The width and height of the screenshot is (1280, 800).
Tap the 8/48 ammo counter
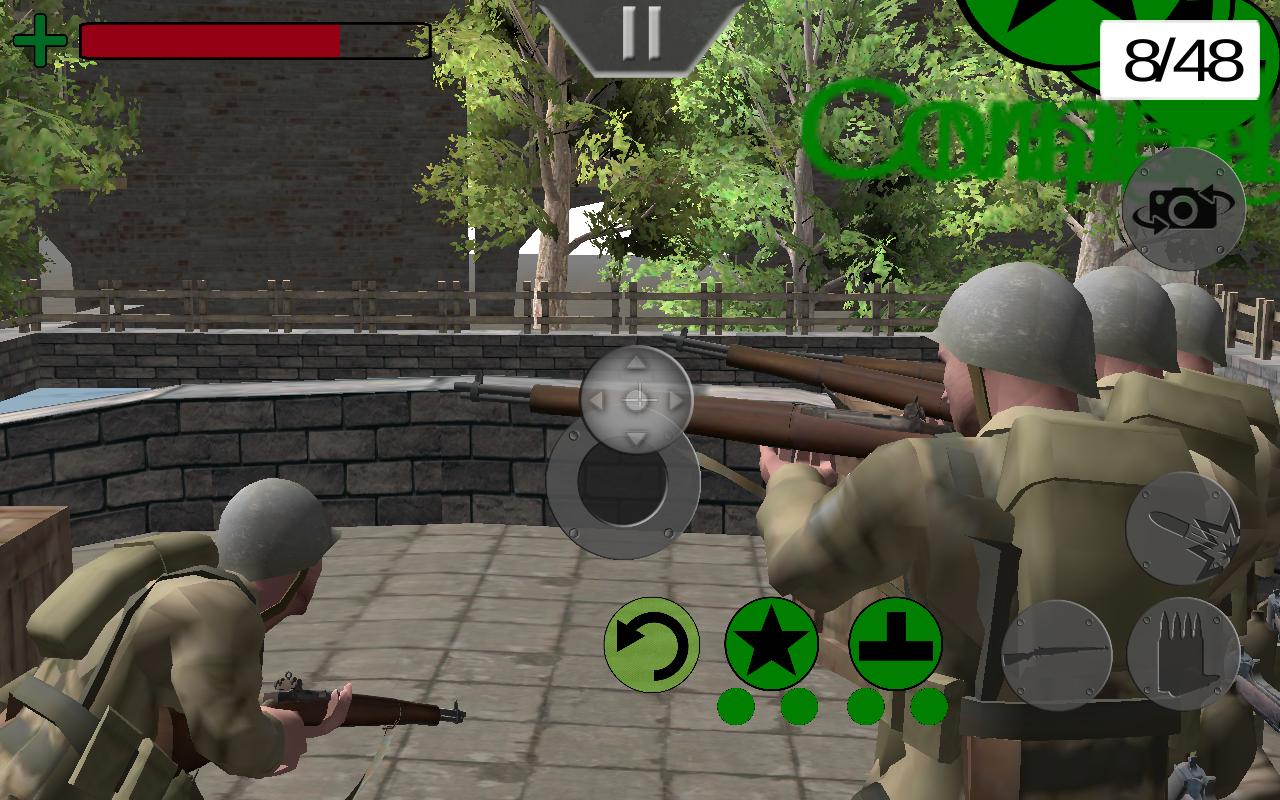coord(1180,58)
